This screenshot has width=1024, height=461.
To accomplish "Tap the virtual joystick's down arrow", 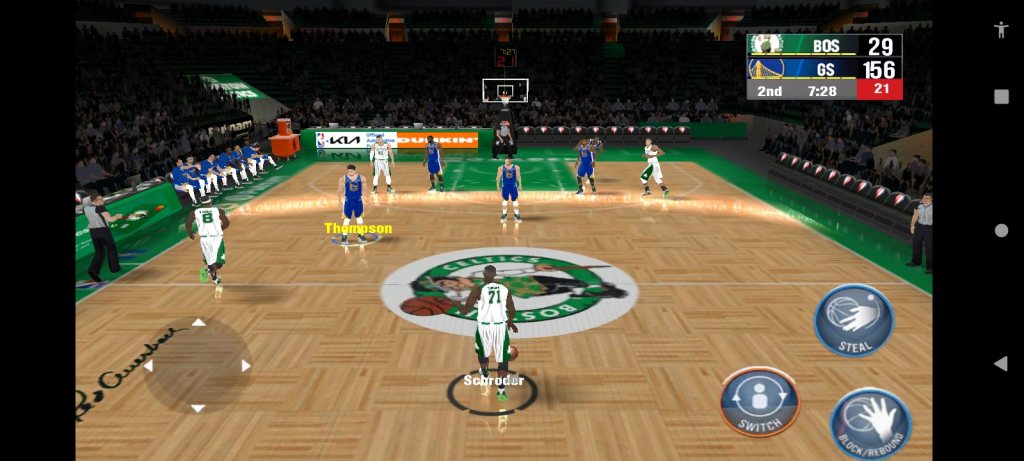I will point(198,408).
